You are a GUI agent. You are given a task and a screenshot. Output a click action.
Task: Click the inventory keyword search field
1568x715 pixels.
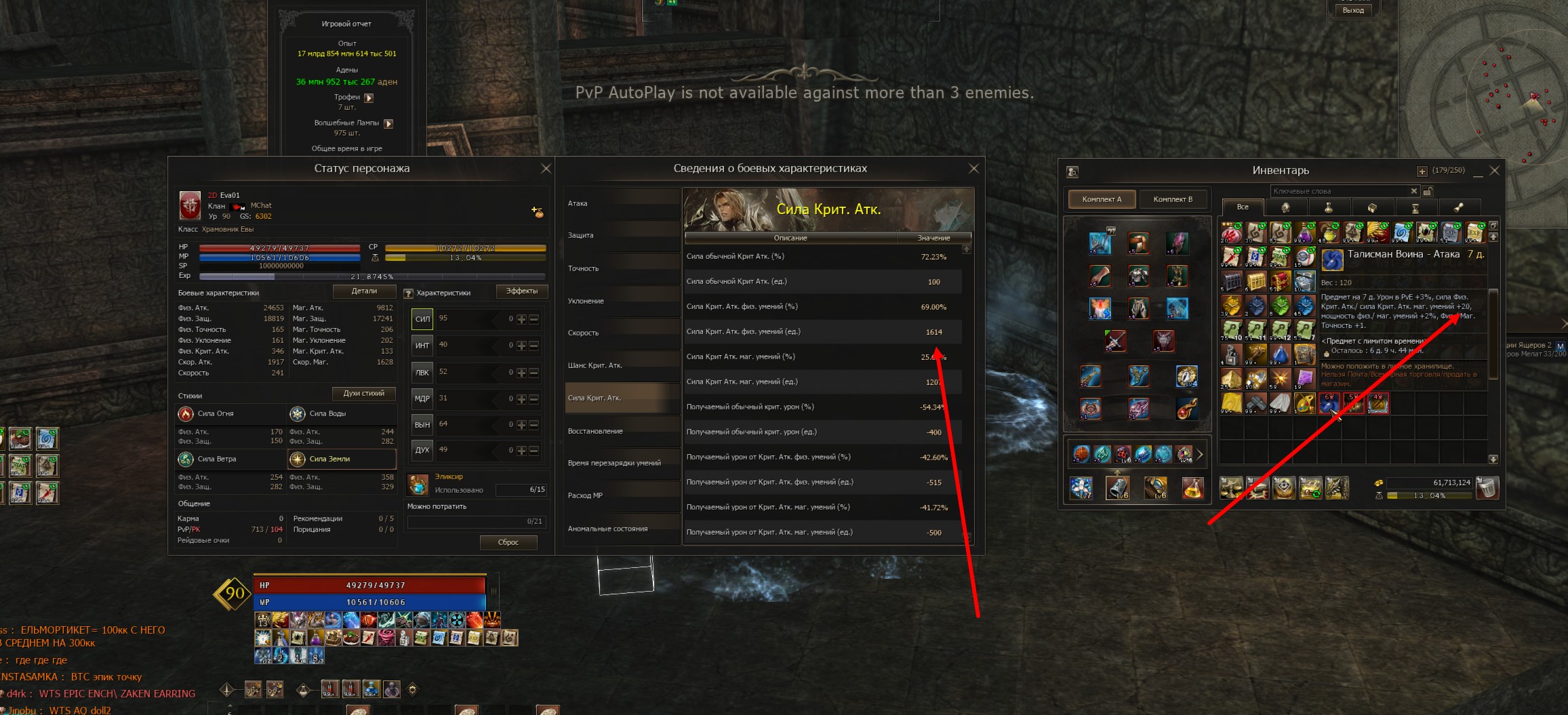point(1339,191)
